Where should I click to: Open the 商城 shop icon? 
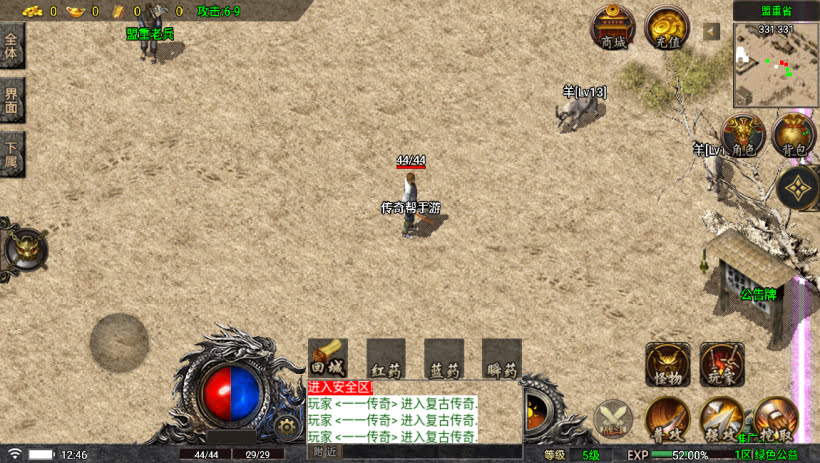(612, 28)
